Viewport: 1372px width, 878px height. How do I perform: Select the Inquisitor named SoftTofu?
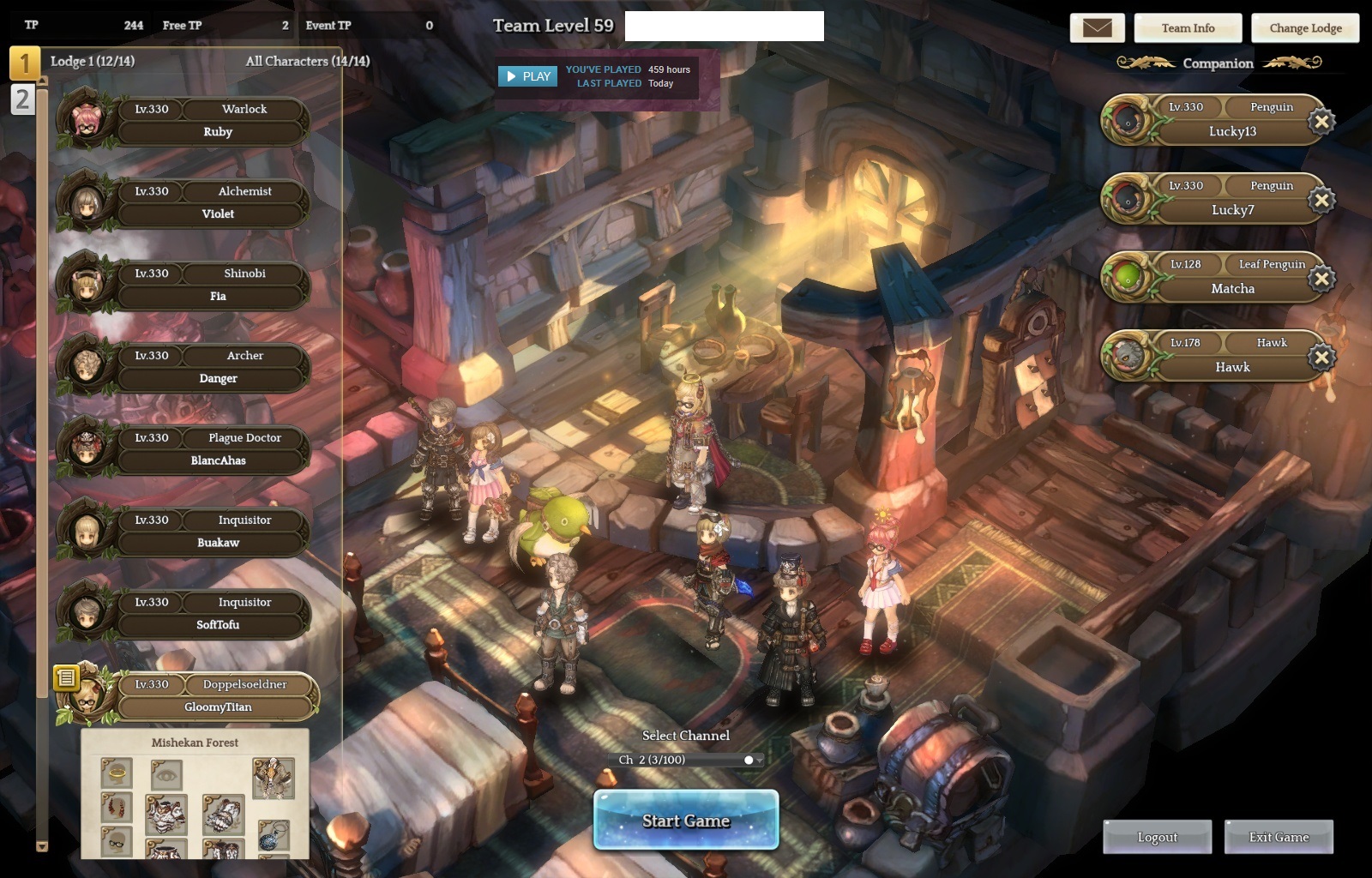217,615
